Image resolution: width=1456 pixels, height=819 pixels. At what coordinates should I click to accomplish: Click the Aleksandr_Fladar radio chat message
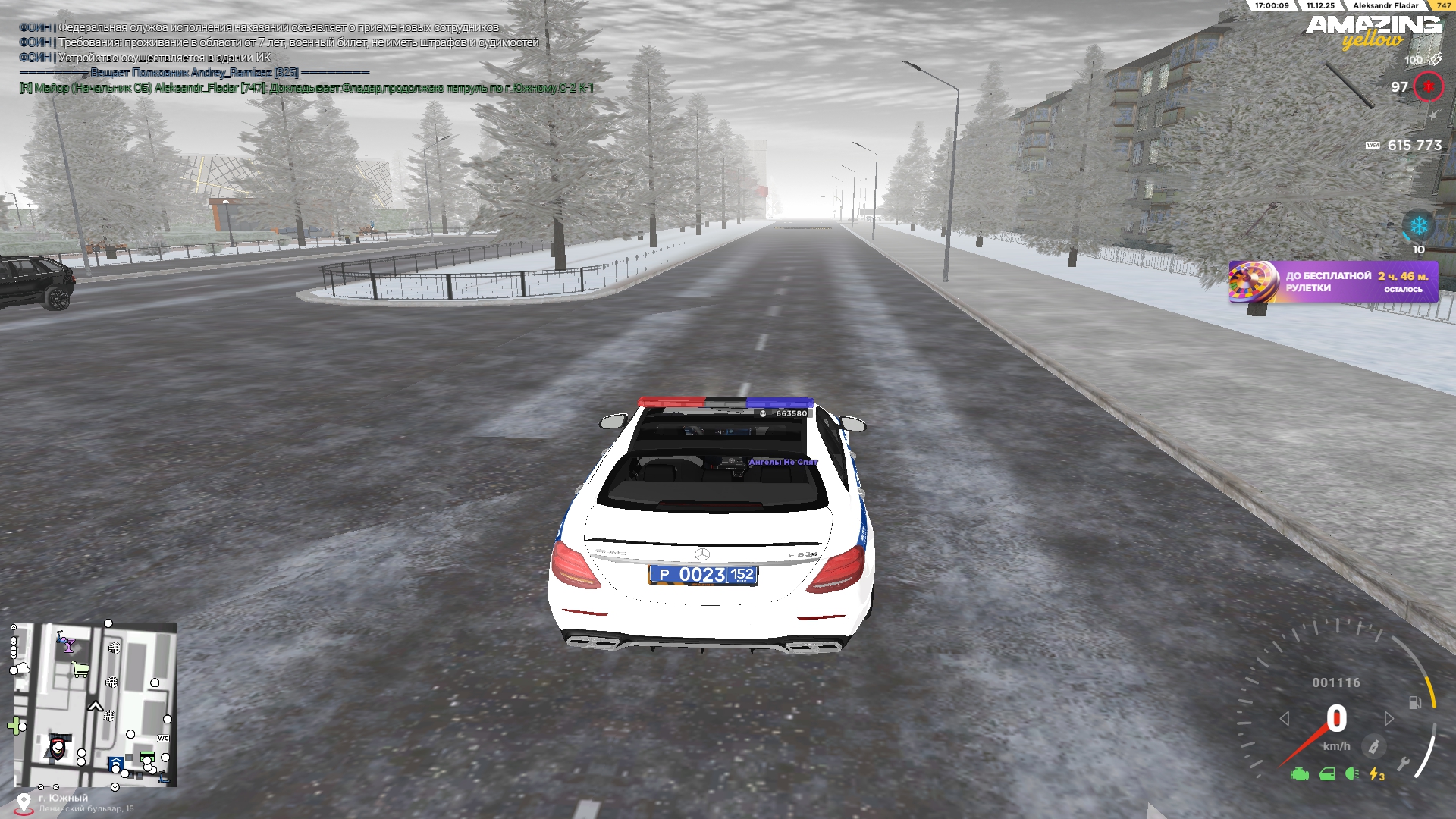pos(306,88)
